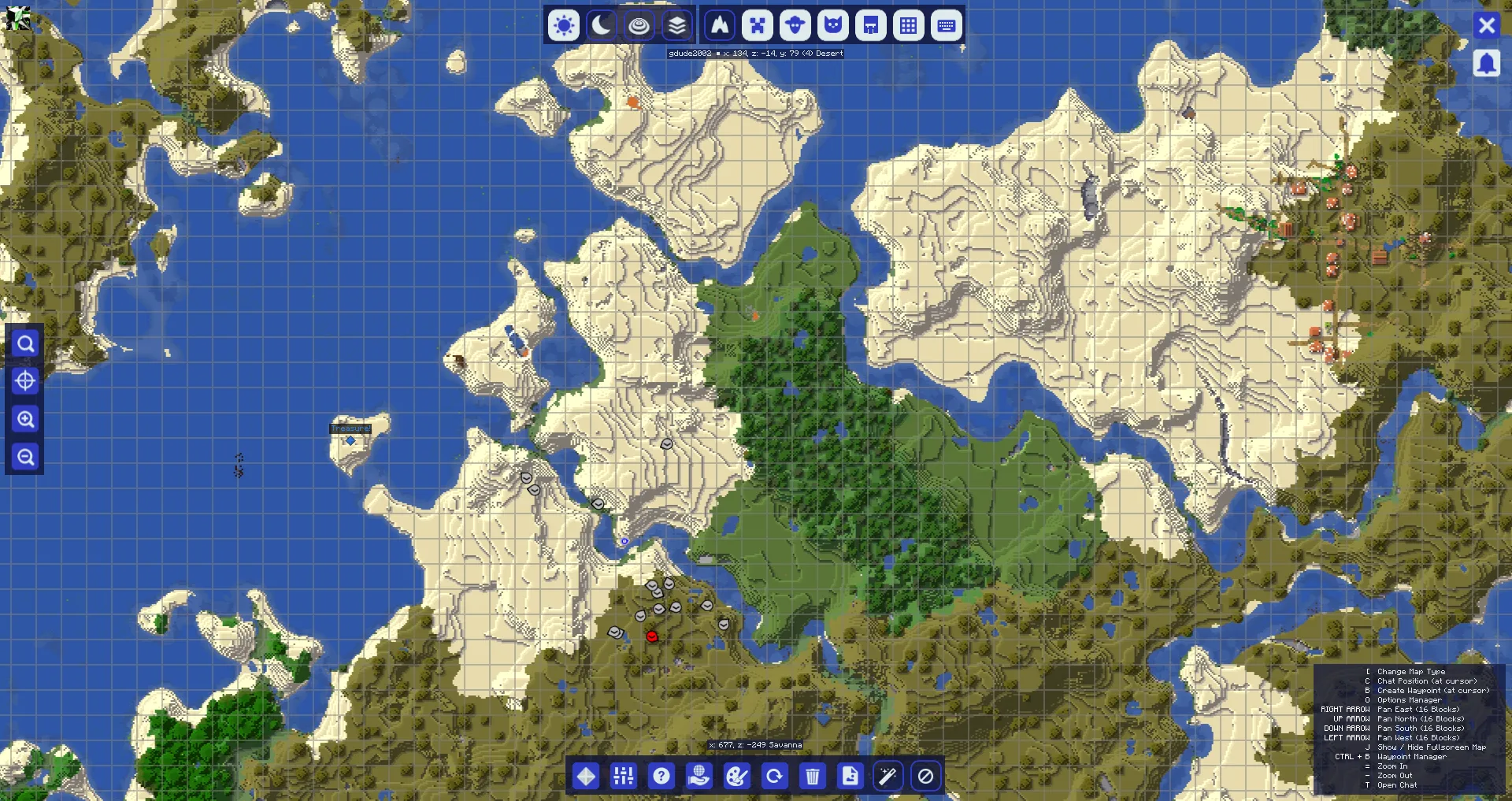Delete the cached map data
The image size is (1512, 801).
813,776
